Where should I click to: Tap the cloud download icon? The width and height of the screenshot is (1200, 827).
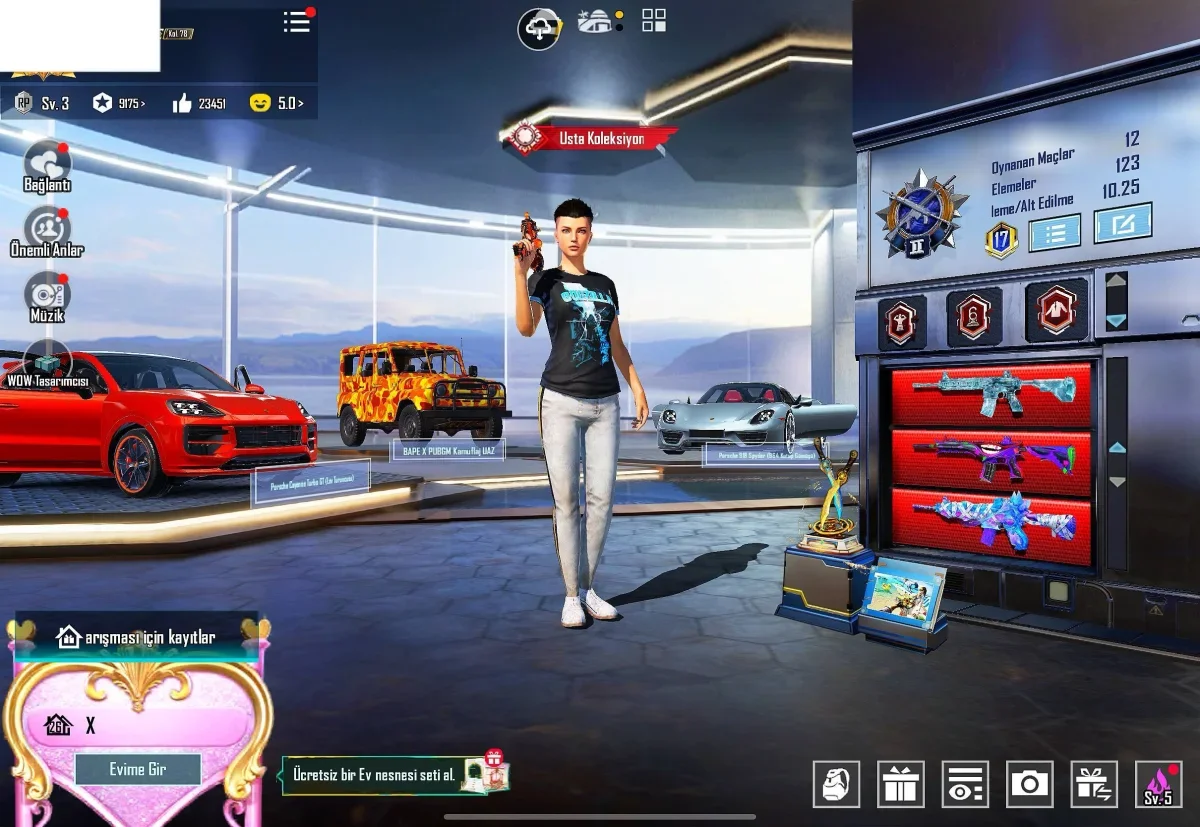tap(538, 27)
